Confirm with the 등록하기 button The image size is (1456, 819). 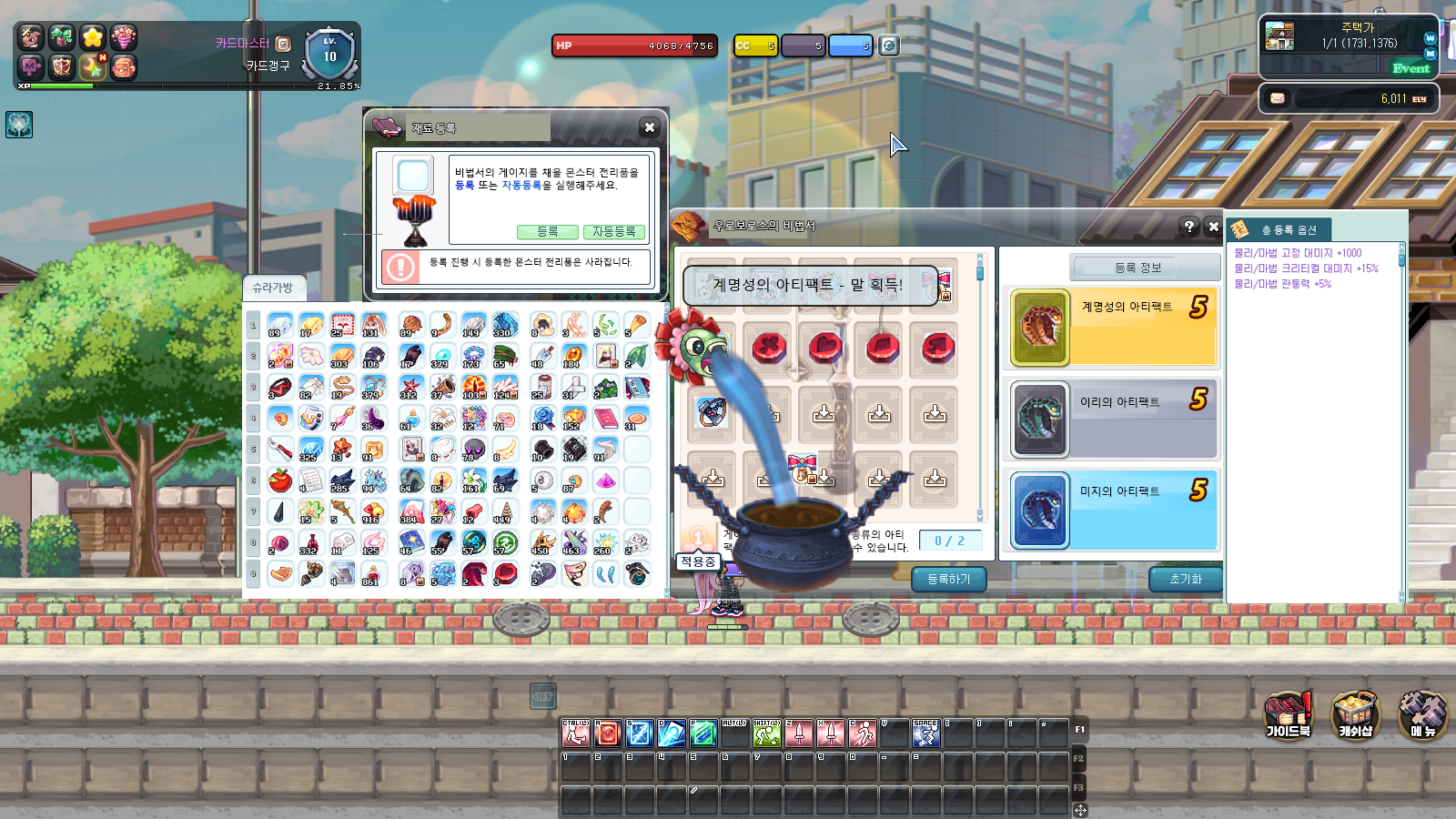(948, 579)
